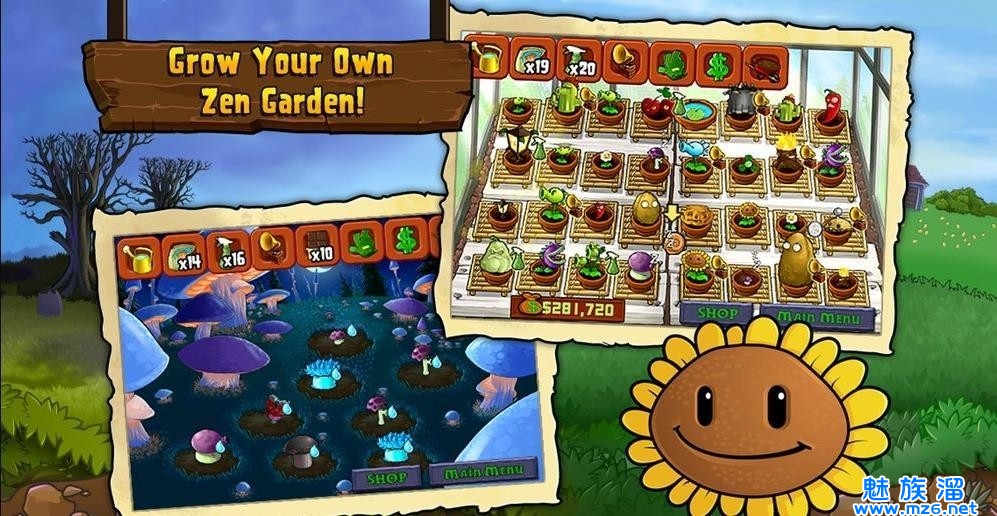The height and width of the screenshot is (516, 997).
Task: Select the watering can in mushroom garden toolbar
Action: [139, 256]
